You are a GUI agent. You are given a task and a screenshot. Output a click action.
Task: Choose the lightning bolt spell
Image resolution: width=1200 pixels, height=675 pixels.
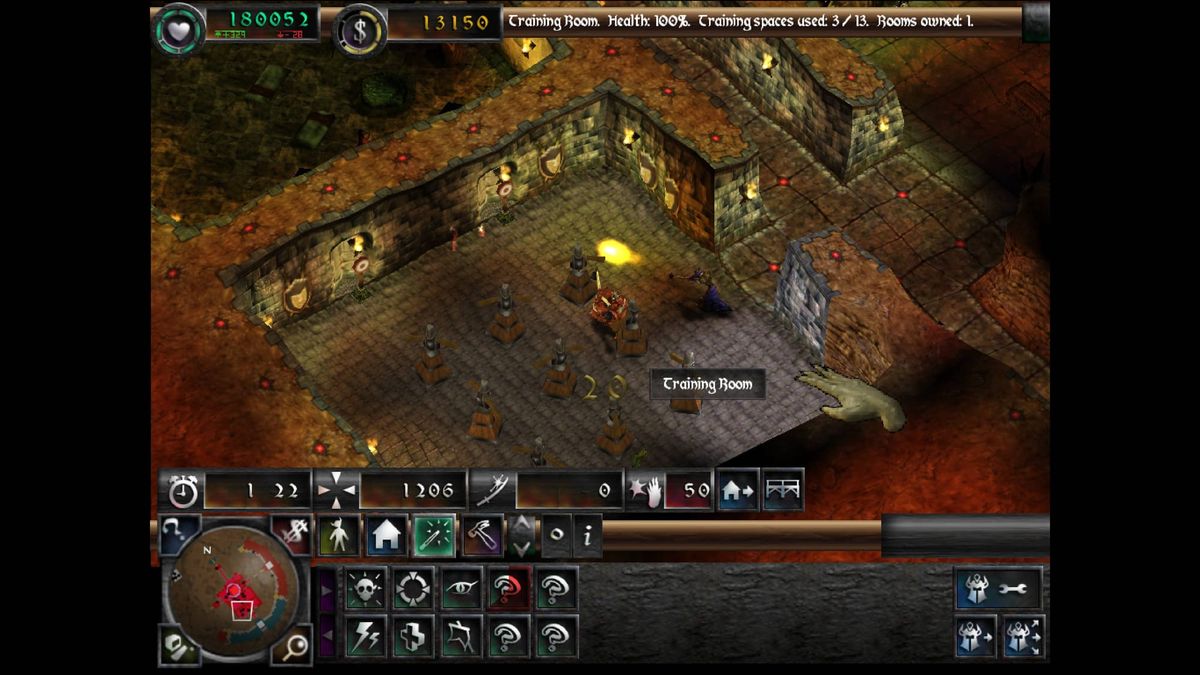(x=366, y=636)
